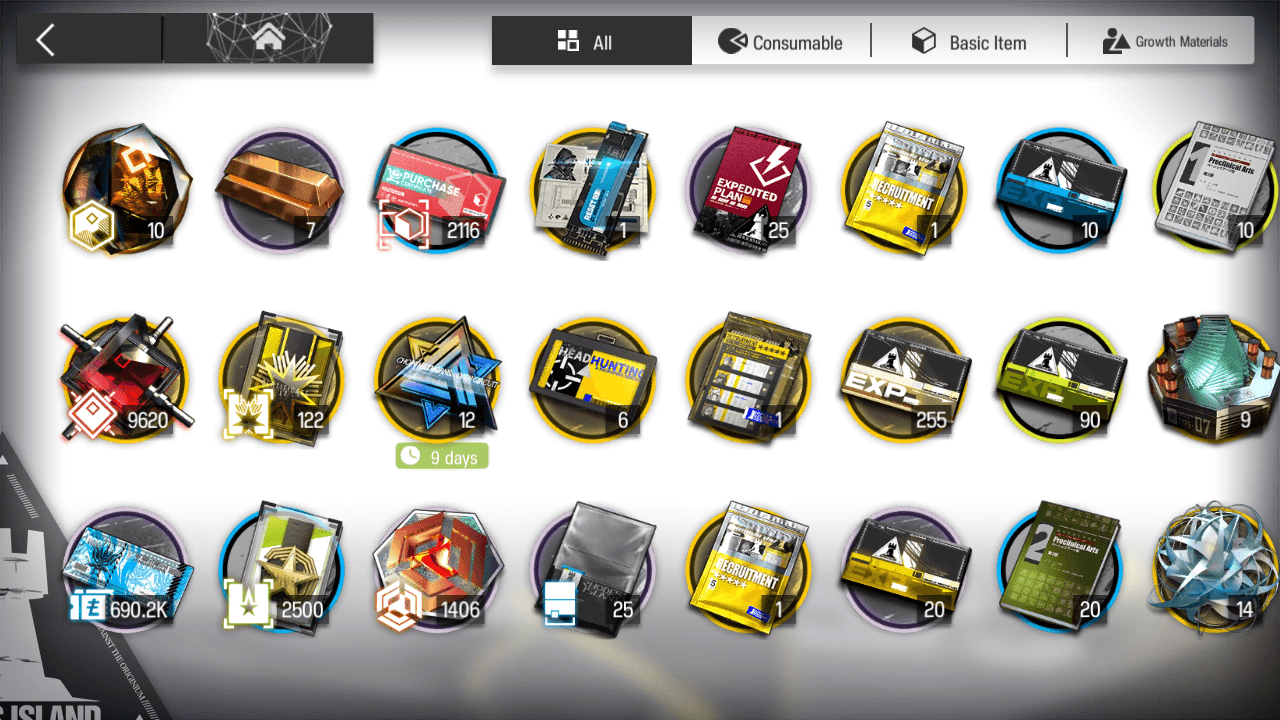
Task: Choose the blue EXP card with 10 count
Action: tap(1060, 190)
